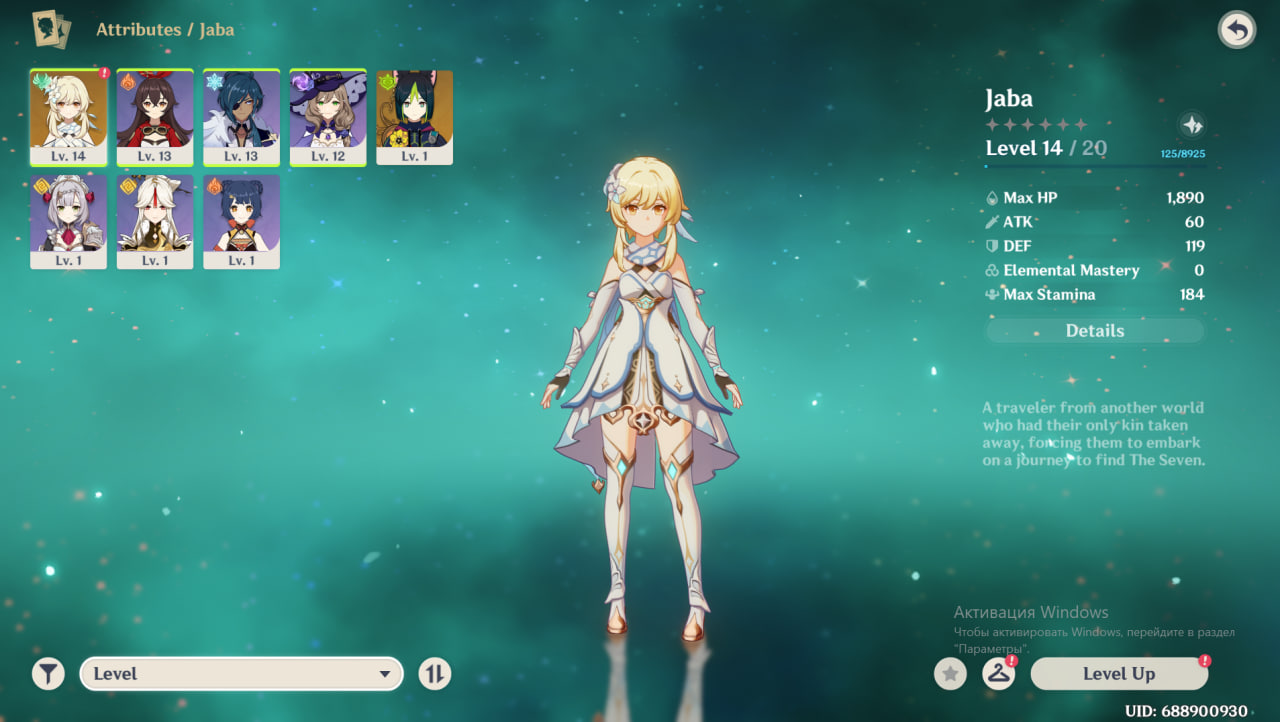
Task: Go back using the return arrow button
Action: 1237,30
